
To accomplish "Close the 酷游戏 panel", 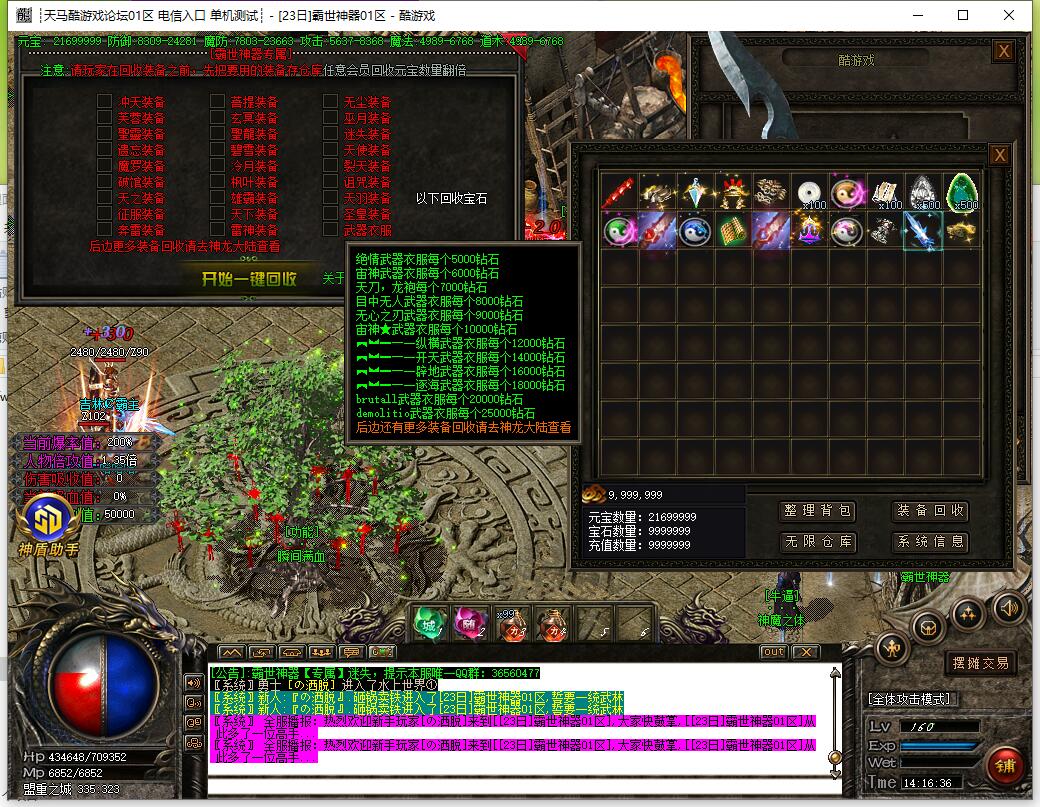I will tap(1003, 51).
